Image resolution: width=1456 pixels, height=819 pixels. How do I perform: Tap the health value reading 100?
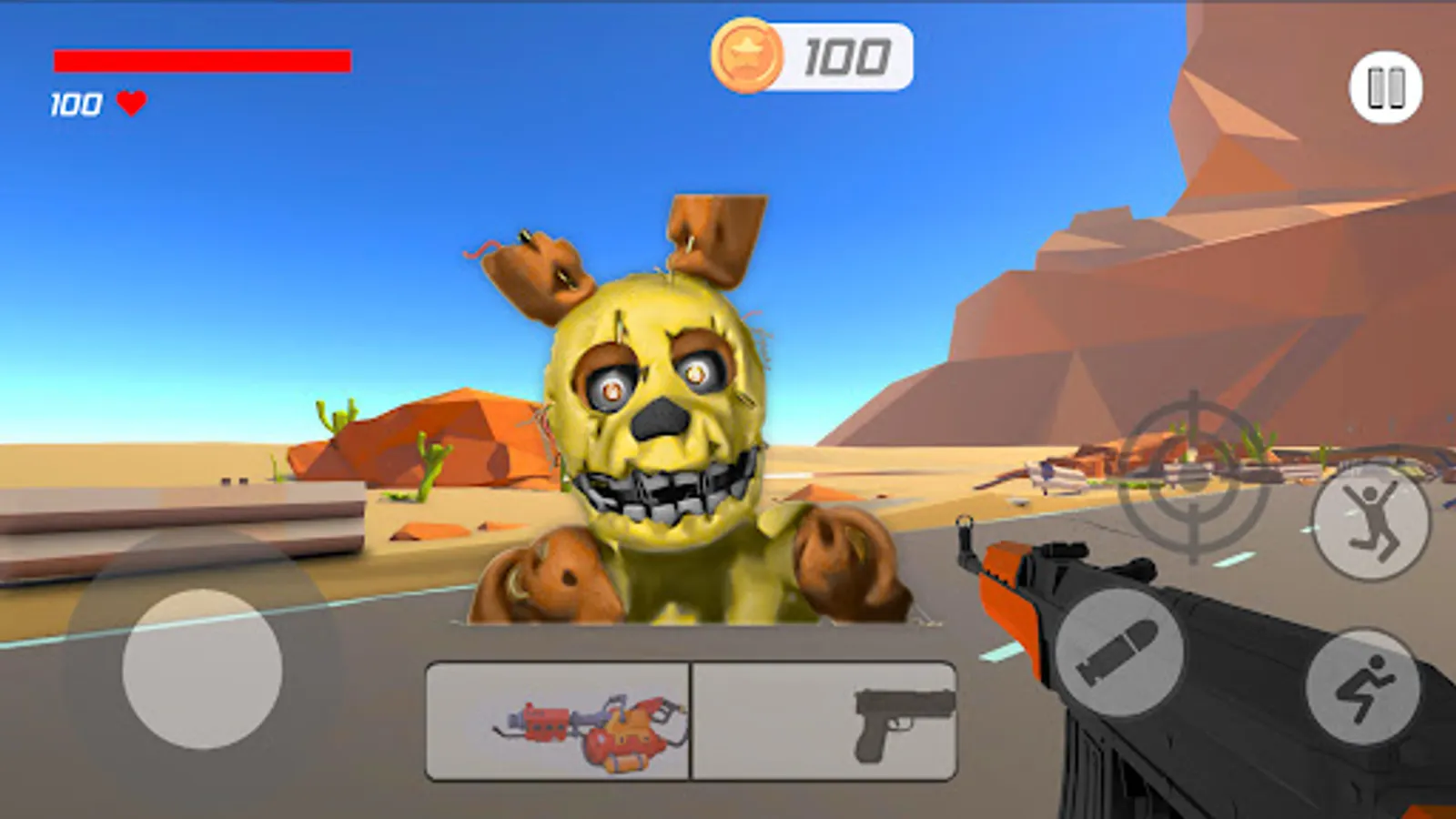pyautogui.click(x=77, y=104)
